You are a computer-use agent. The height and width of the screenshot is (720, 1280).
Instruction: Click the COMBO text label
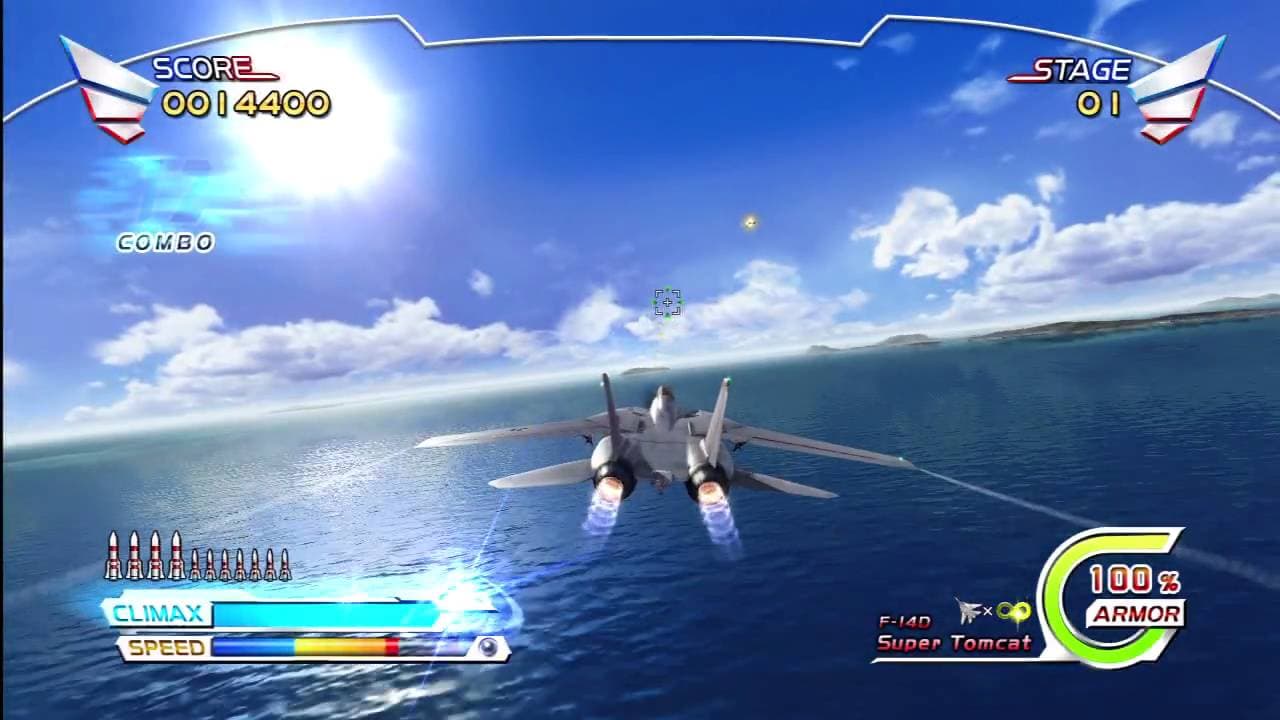pyautogui.click(x=164, y=241)
